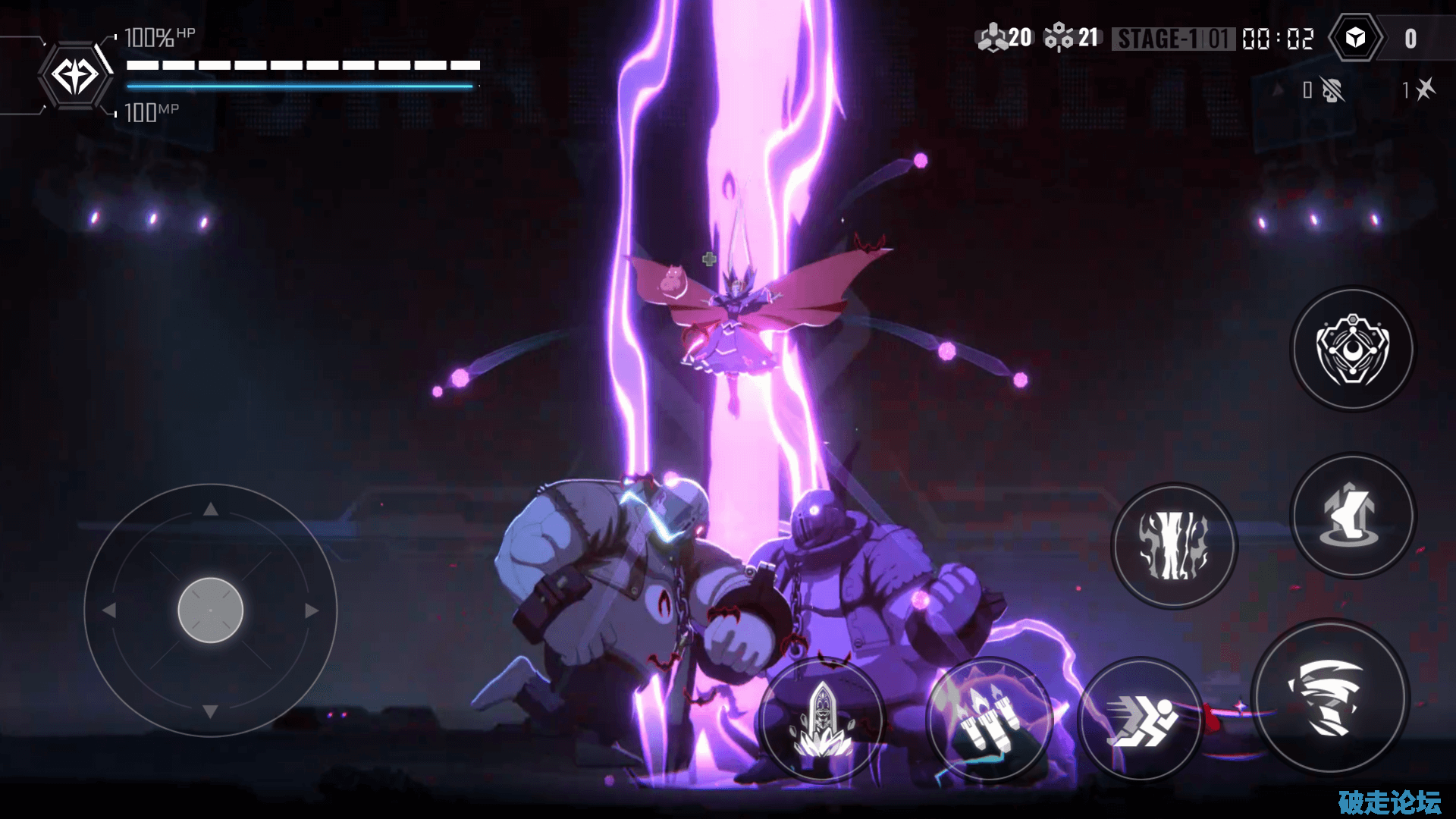Tap the virtual joystick thumb knob

pyautogui.click(x=210, y=610)
